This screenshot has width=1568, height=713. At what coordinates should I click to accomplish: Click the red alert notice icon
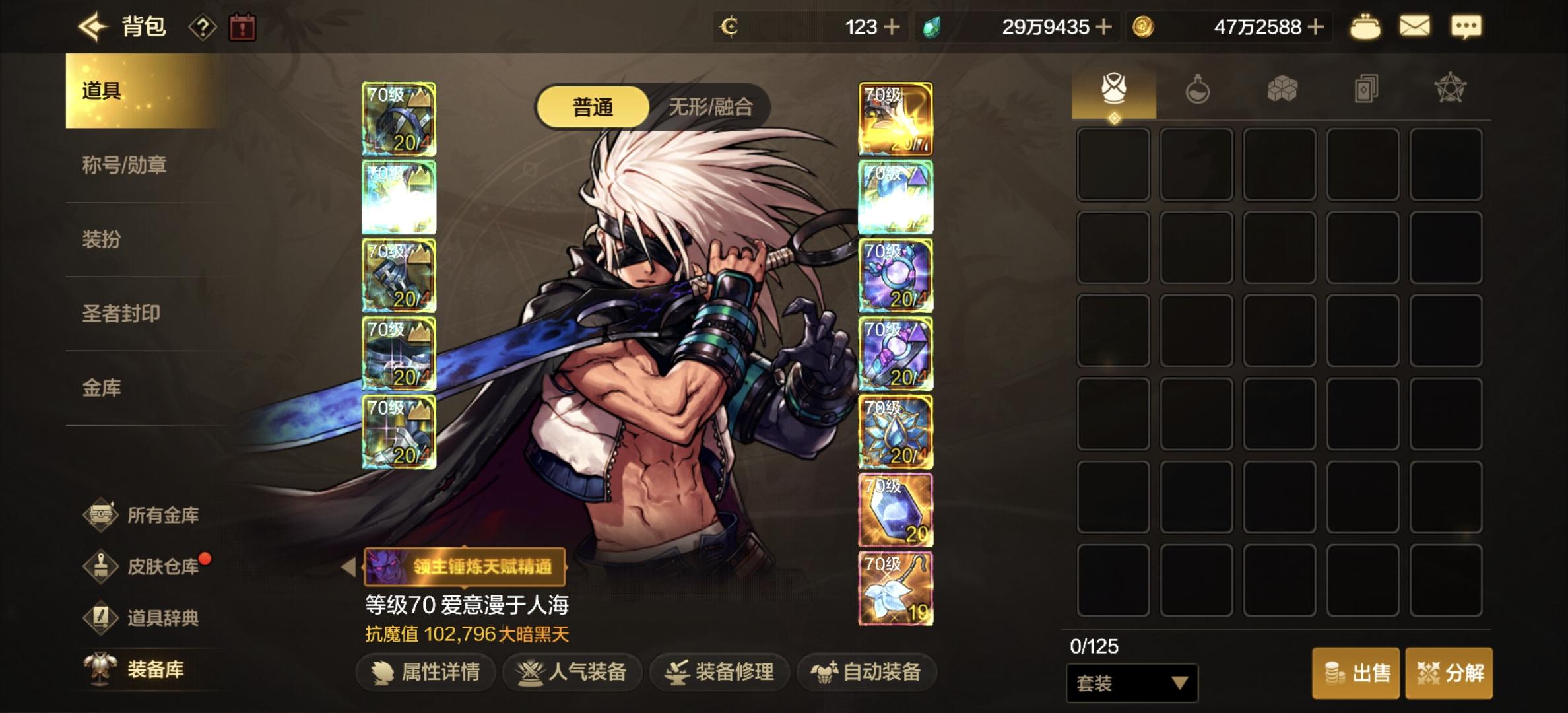point(244,27)
